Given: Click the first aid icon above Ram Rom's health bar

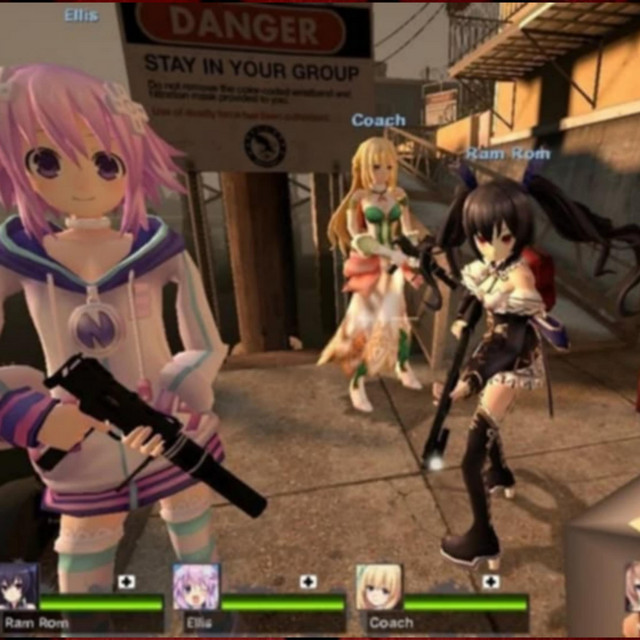Looking at the screenshot, I should point(126,582).
